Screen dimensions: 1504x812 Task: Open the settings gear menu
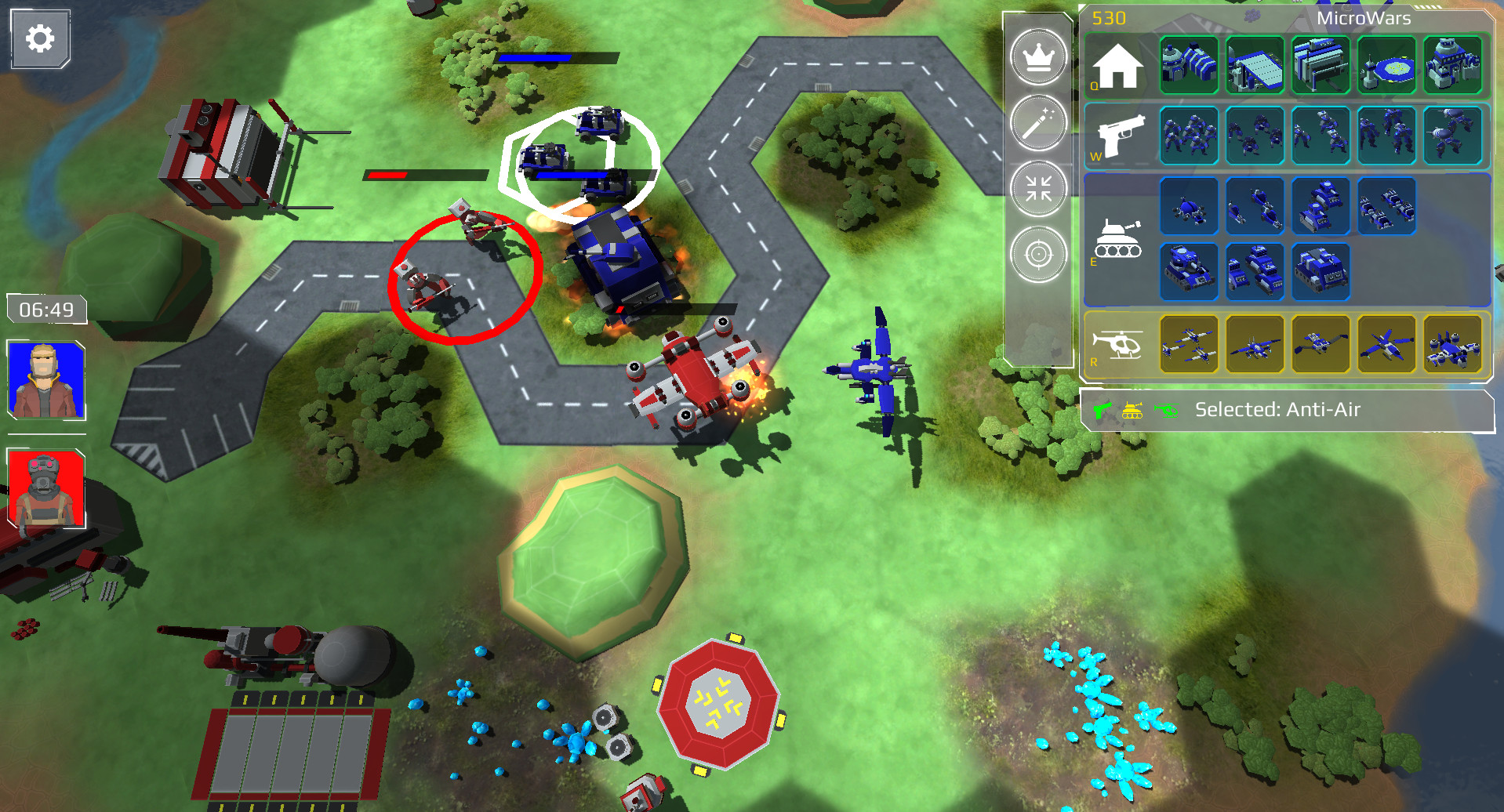pos(39,38)
